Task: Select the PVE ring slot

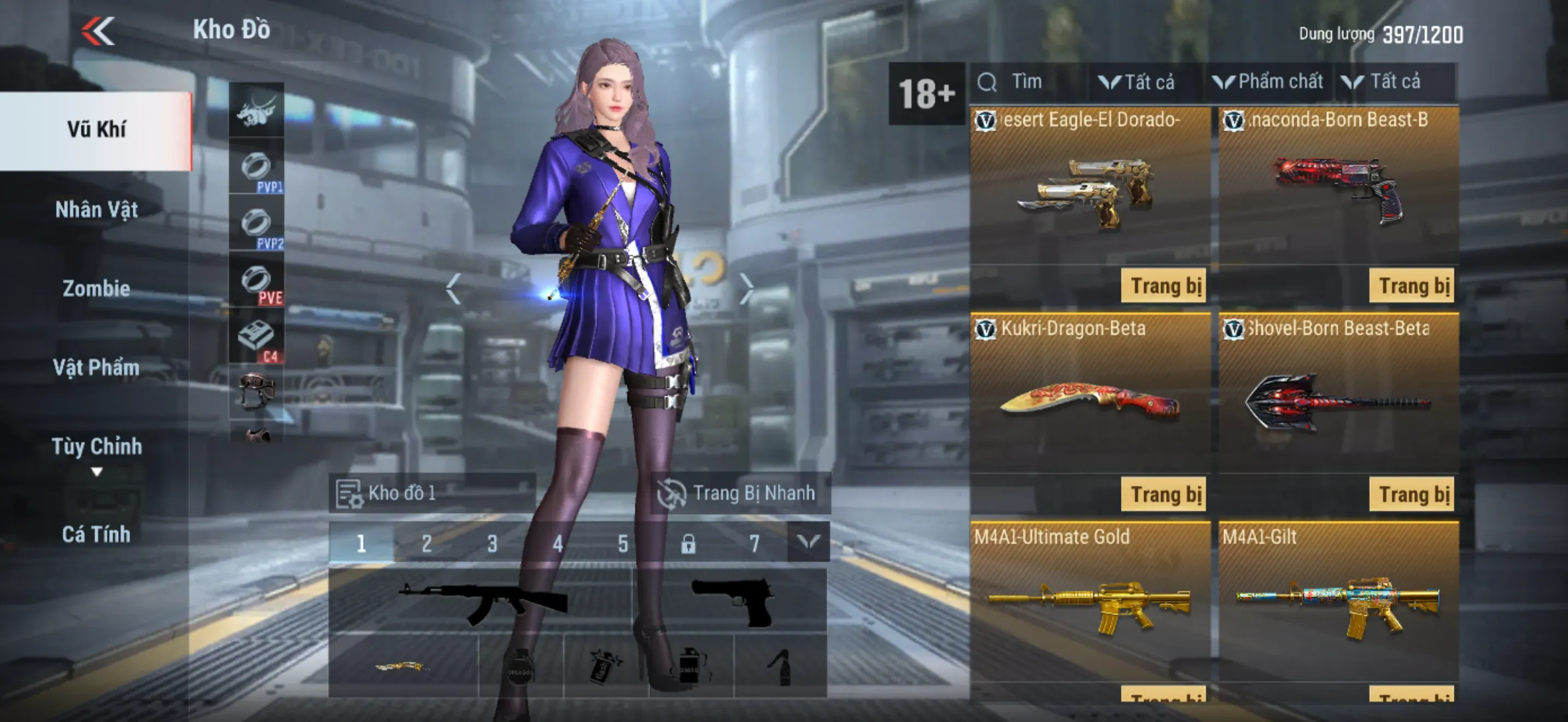Action: (256, 281)
